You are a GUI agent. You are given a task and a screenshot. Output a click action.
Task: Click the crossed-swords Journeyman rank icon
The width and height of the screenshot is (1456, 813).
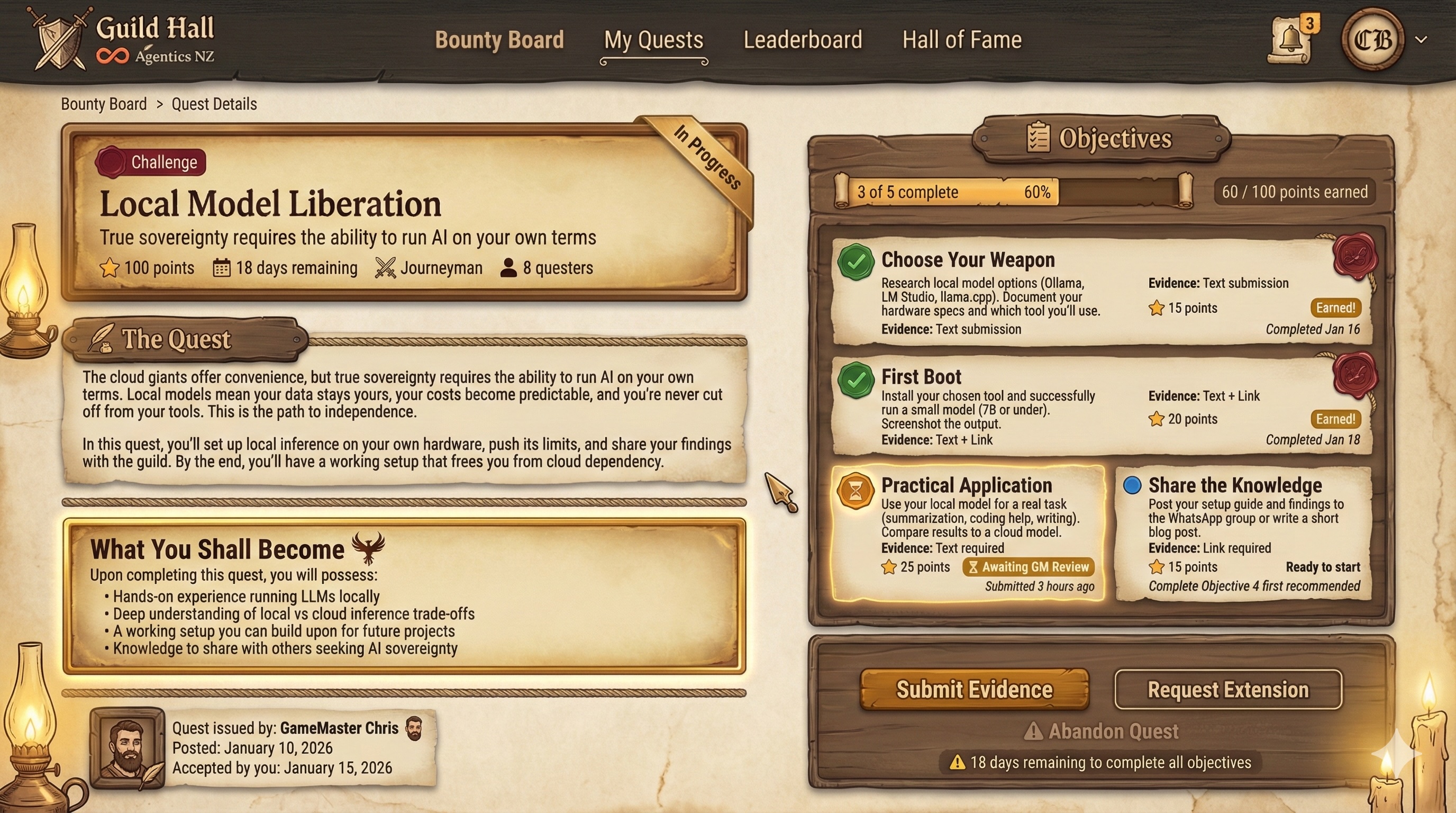[x=385, y=267]
